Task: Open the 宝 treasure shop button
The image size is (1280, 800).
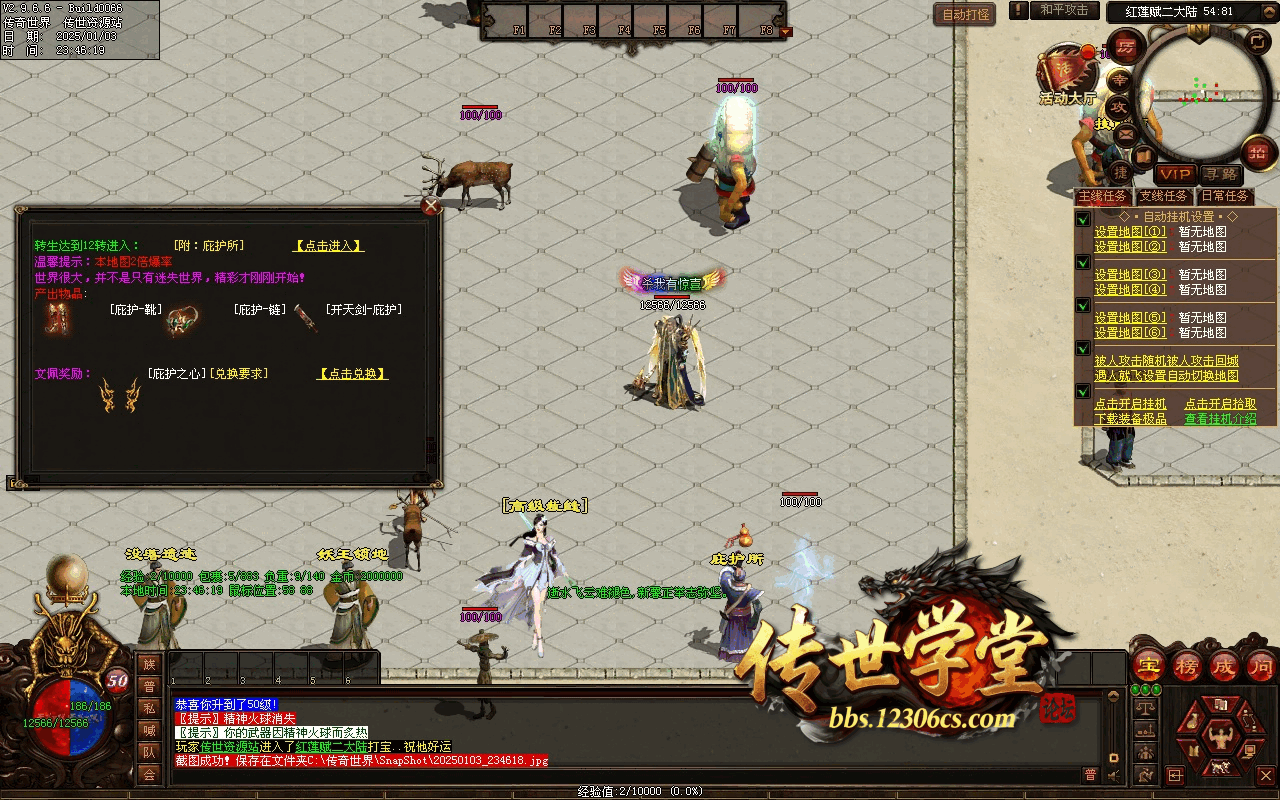Action: tap(1149, 666)
